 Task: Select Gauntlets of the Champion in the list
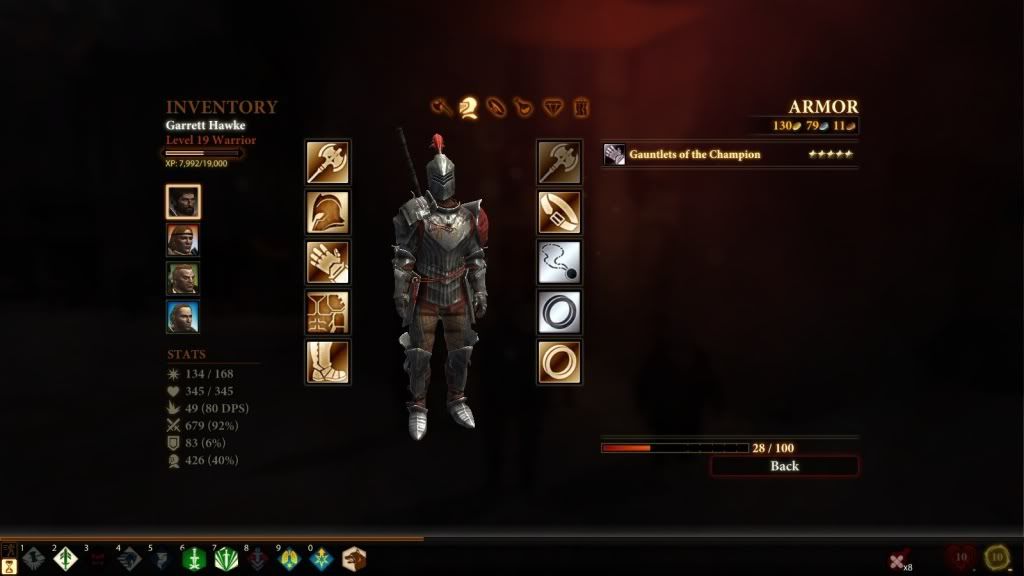point(730,154)
